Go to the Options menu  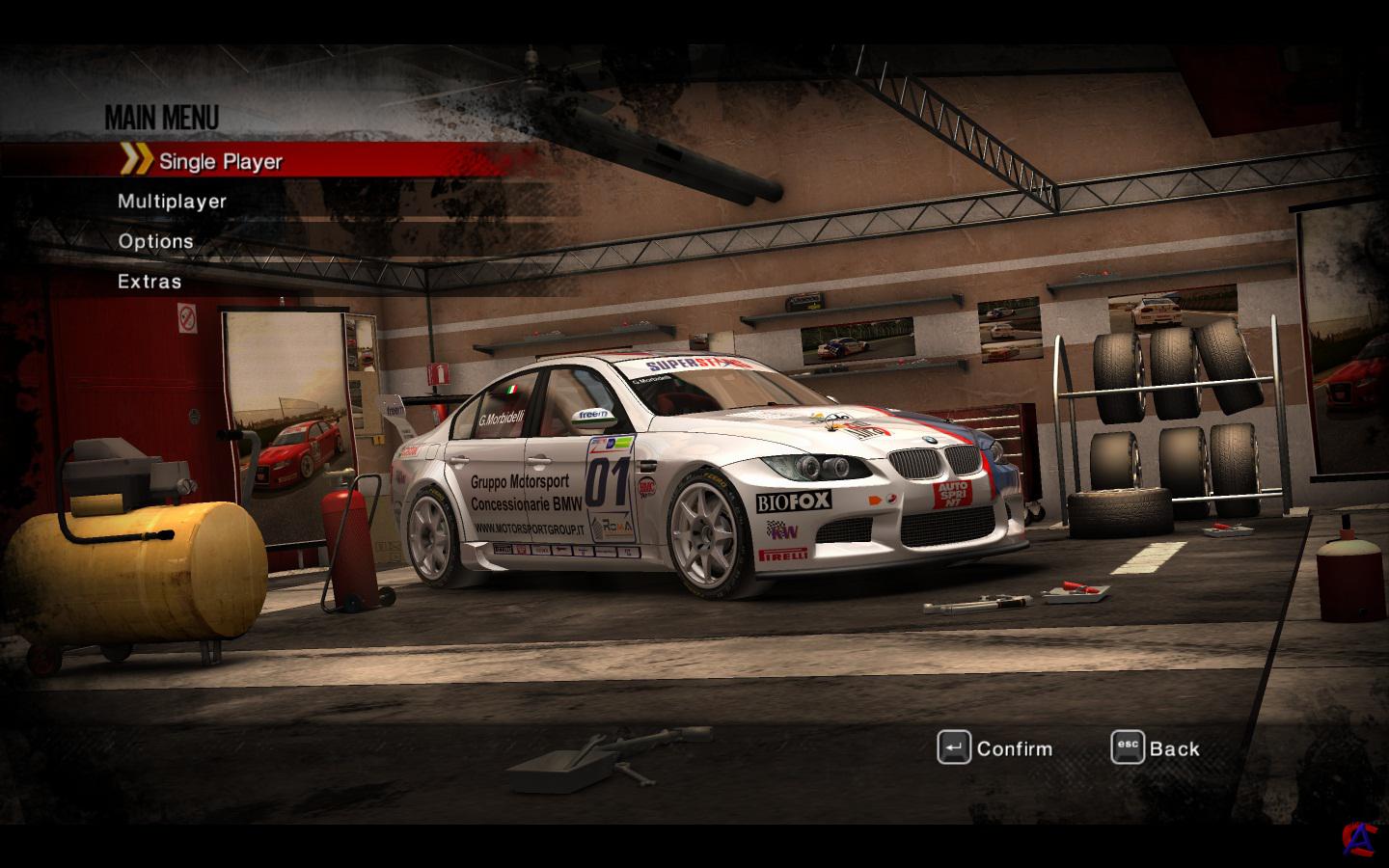(x=155, y=241)
